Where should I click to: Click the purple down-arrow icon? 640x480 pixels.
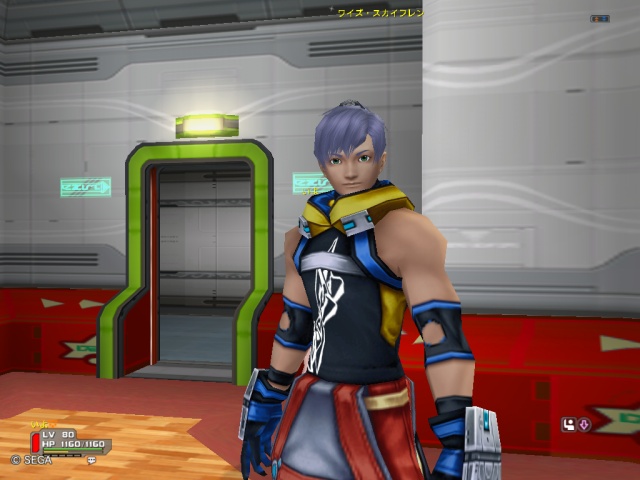584,424
